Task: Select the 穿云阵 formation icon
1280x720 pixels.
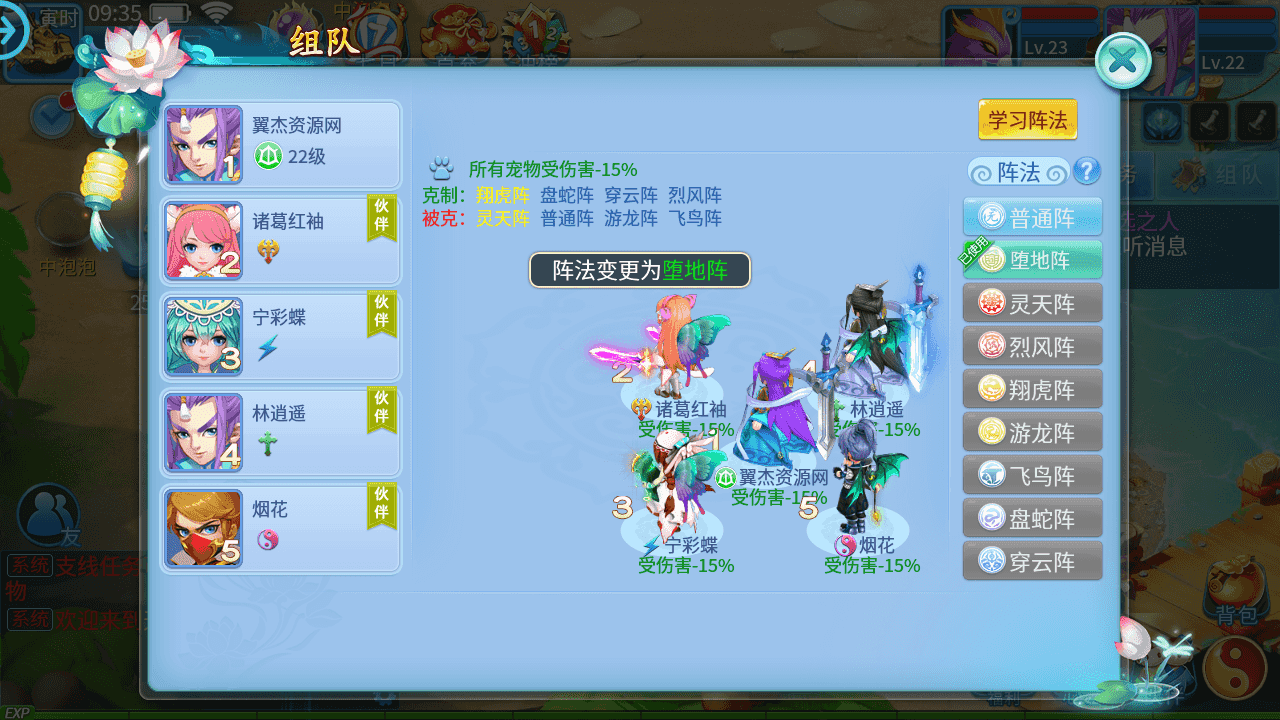Action: (1032, 561)
